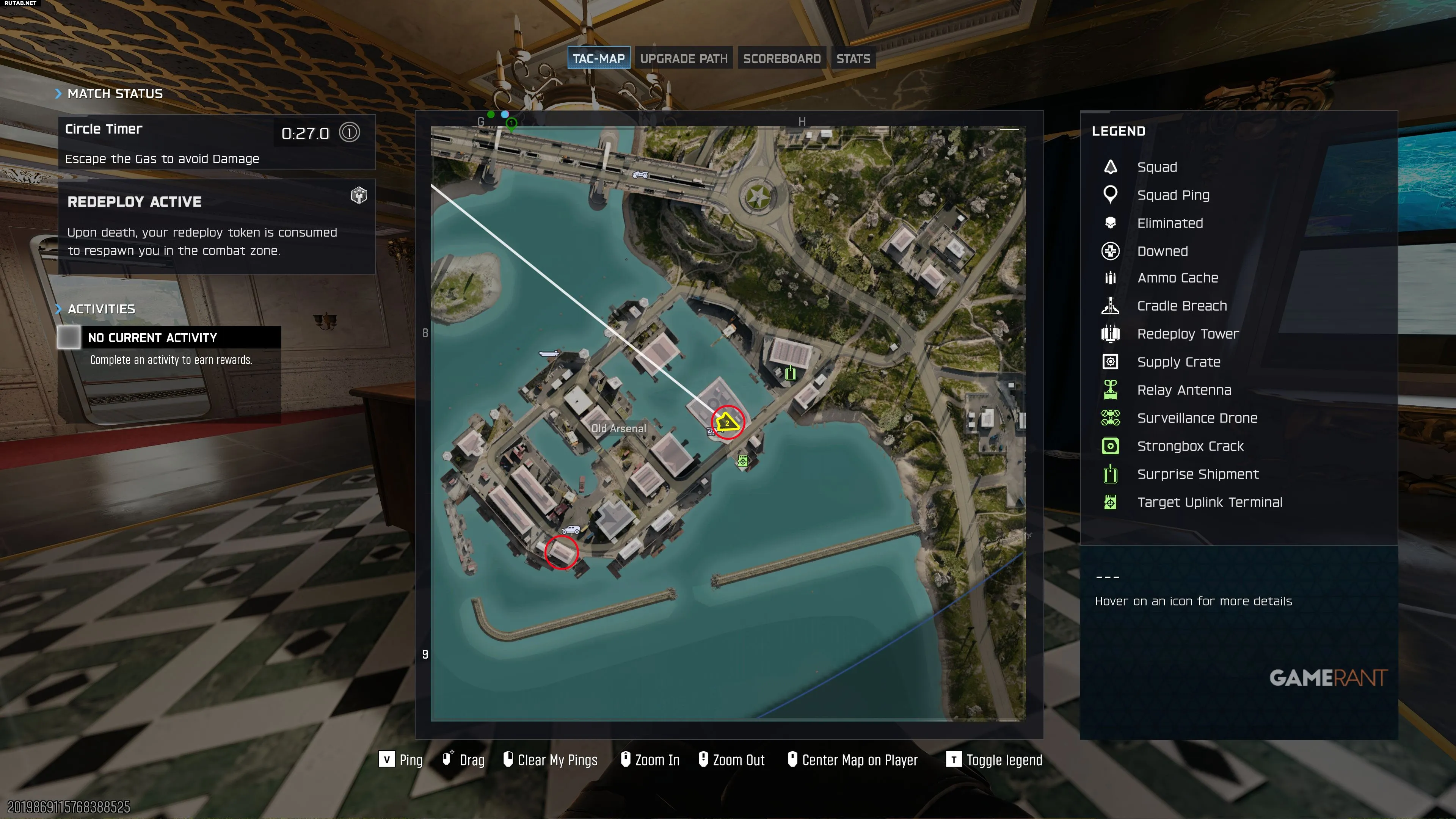Image resolution: width=1456 pixels, height=819 pixels.
Task: Click the yellow squad marker numbered 2
Action: point(727,422)
